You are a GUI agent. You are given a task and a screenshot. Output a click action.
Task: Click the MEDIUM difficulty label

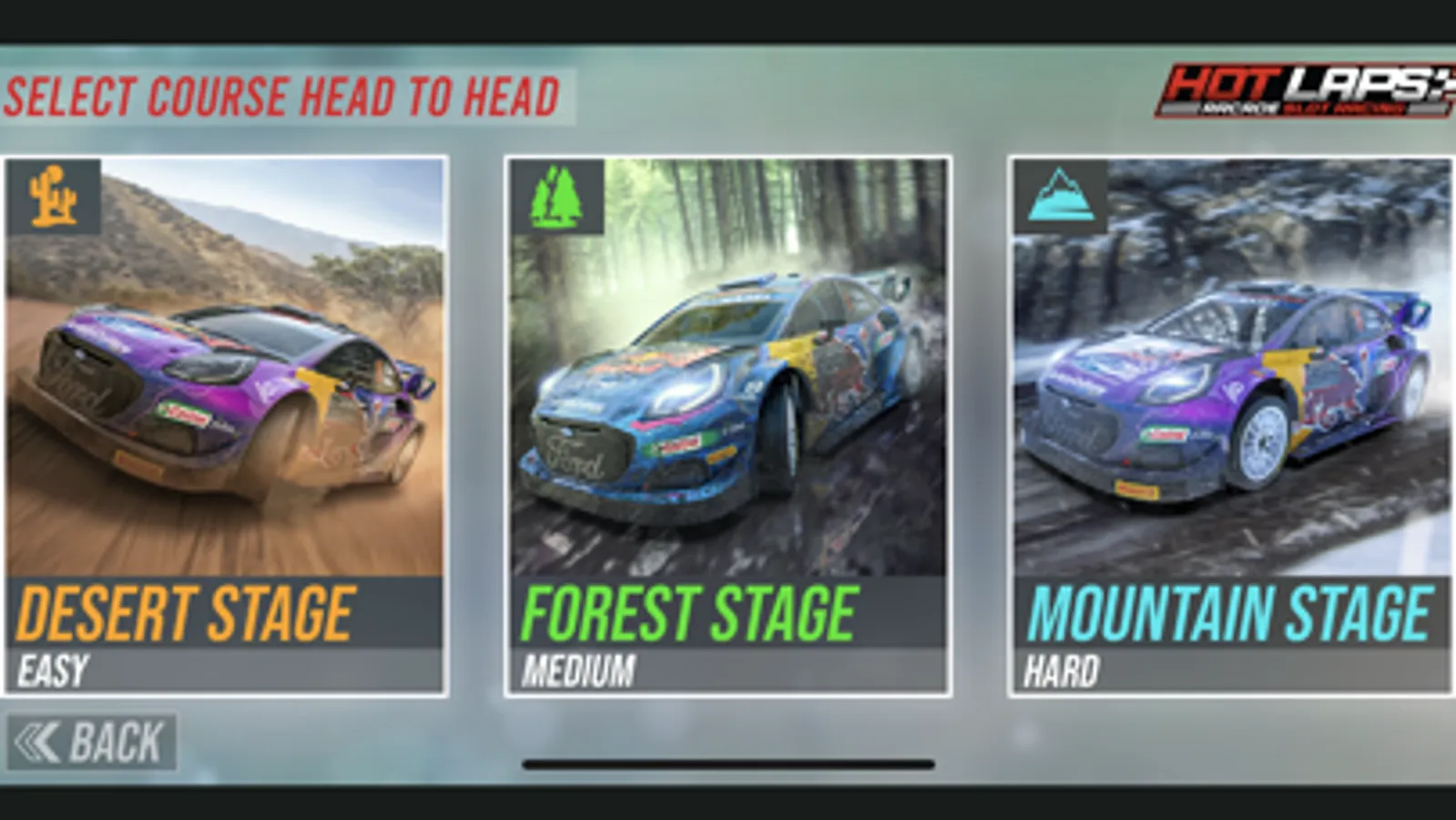coord(575,666)
